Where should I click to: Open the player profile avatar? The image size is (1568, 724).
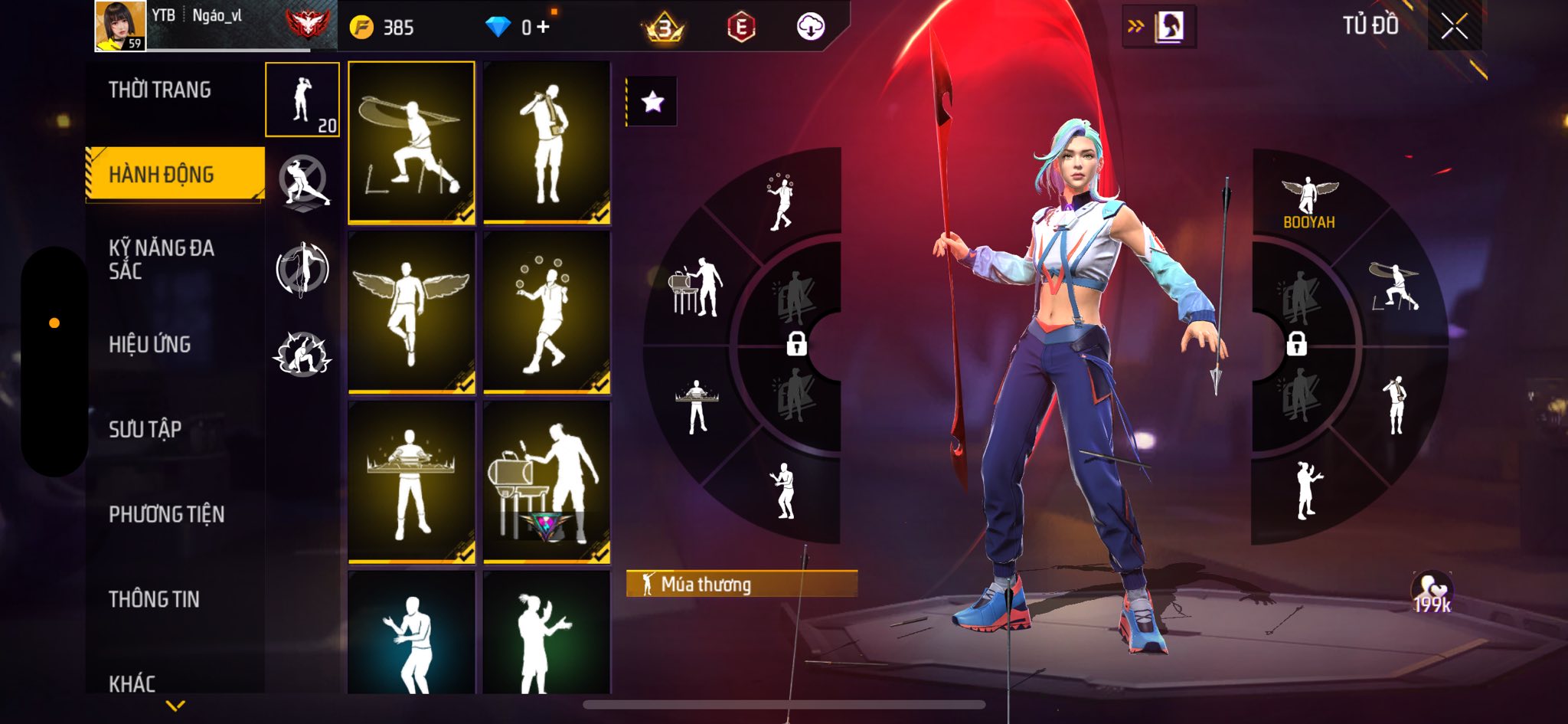(120, 26)
